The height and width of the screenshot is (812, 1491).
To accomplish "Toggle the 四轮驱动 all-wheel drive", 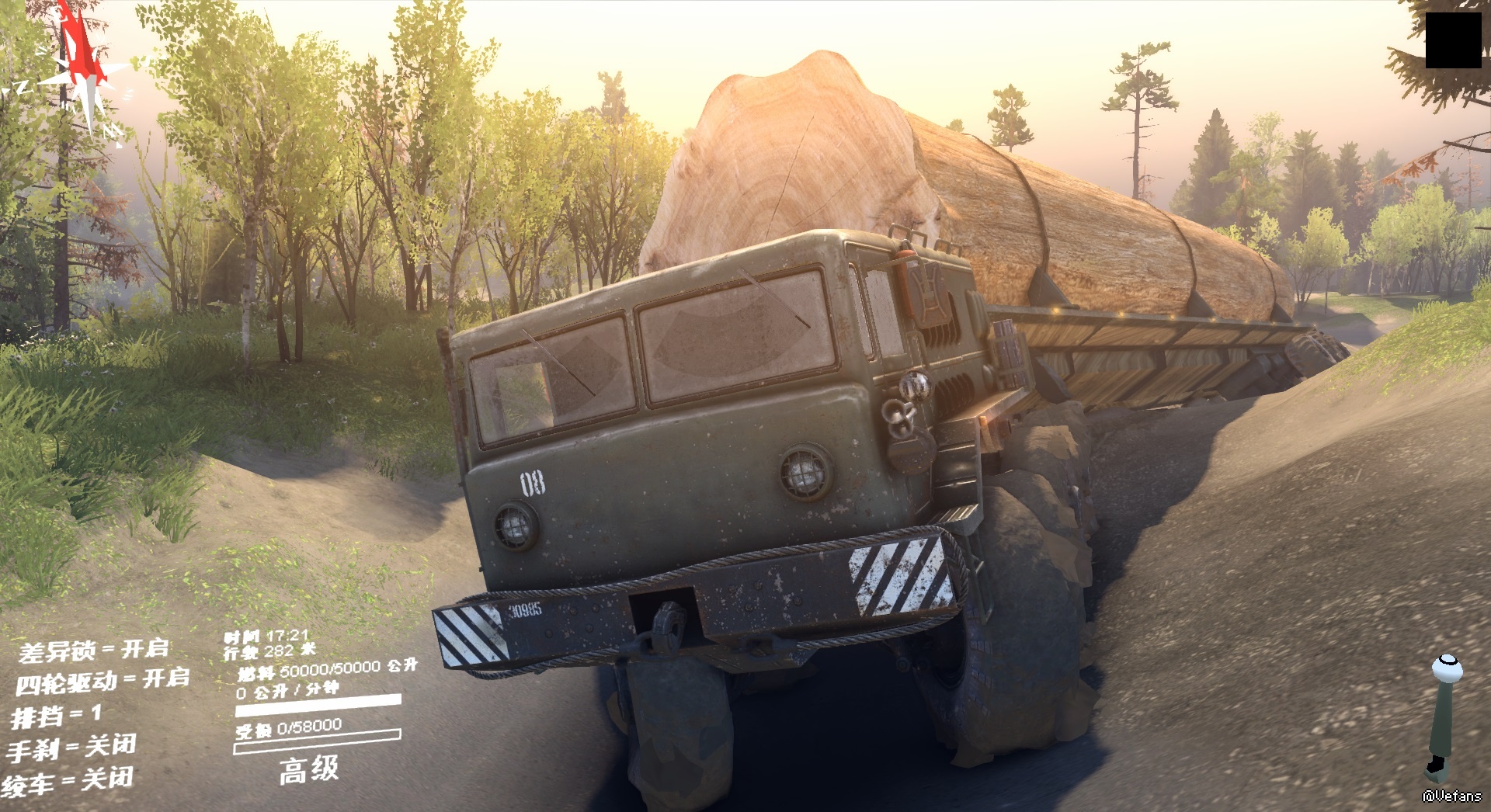I will click(x=102, y=681).
